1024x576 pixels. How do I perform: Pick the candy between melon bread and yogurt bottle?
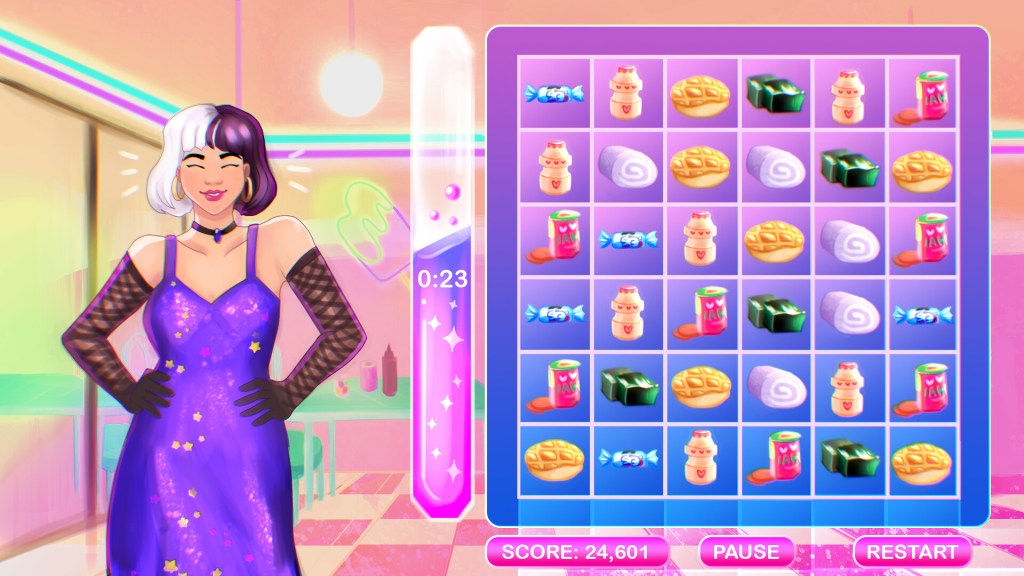click(x=629, y=460)
